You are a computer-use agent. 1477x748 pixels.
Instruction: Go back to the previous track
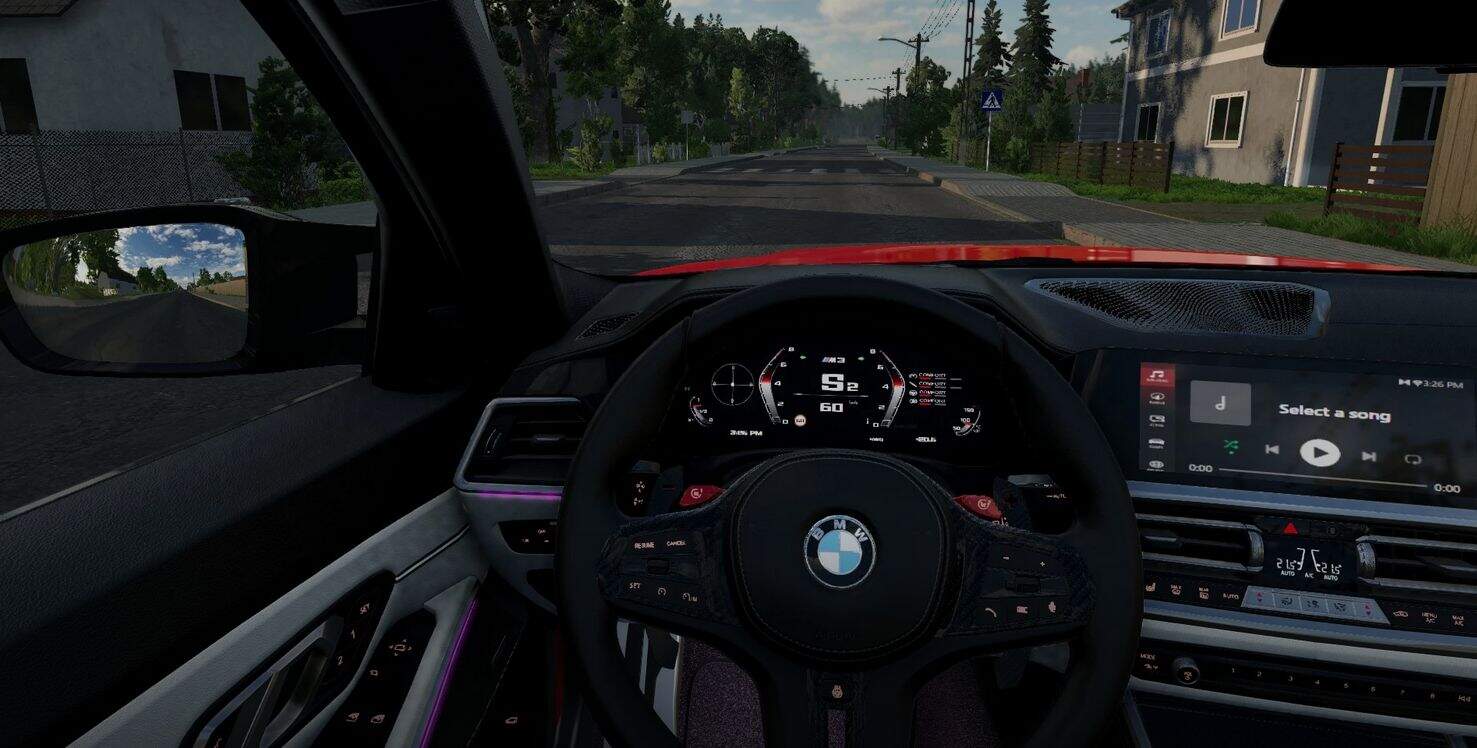[x=1272, y=449]
